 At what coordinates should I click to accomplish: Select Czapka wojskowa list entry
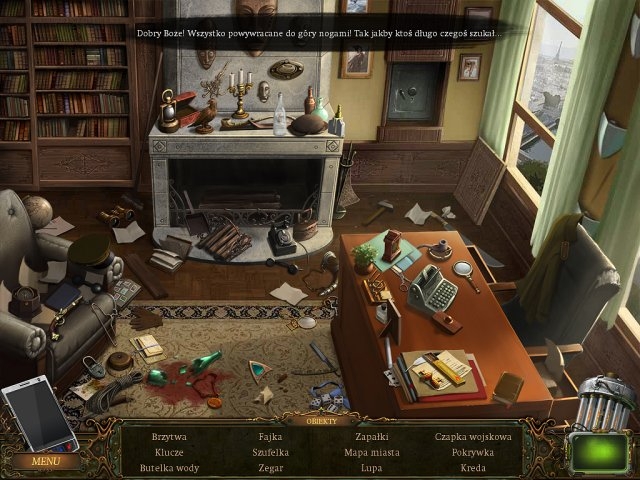[473, 437]
